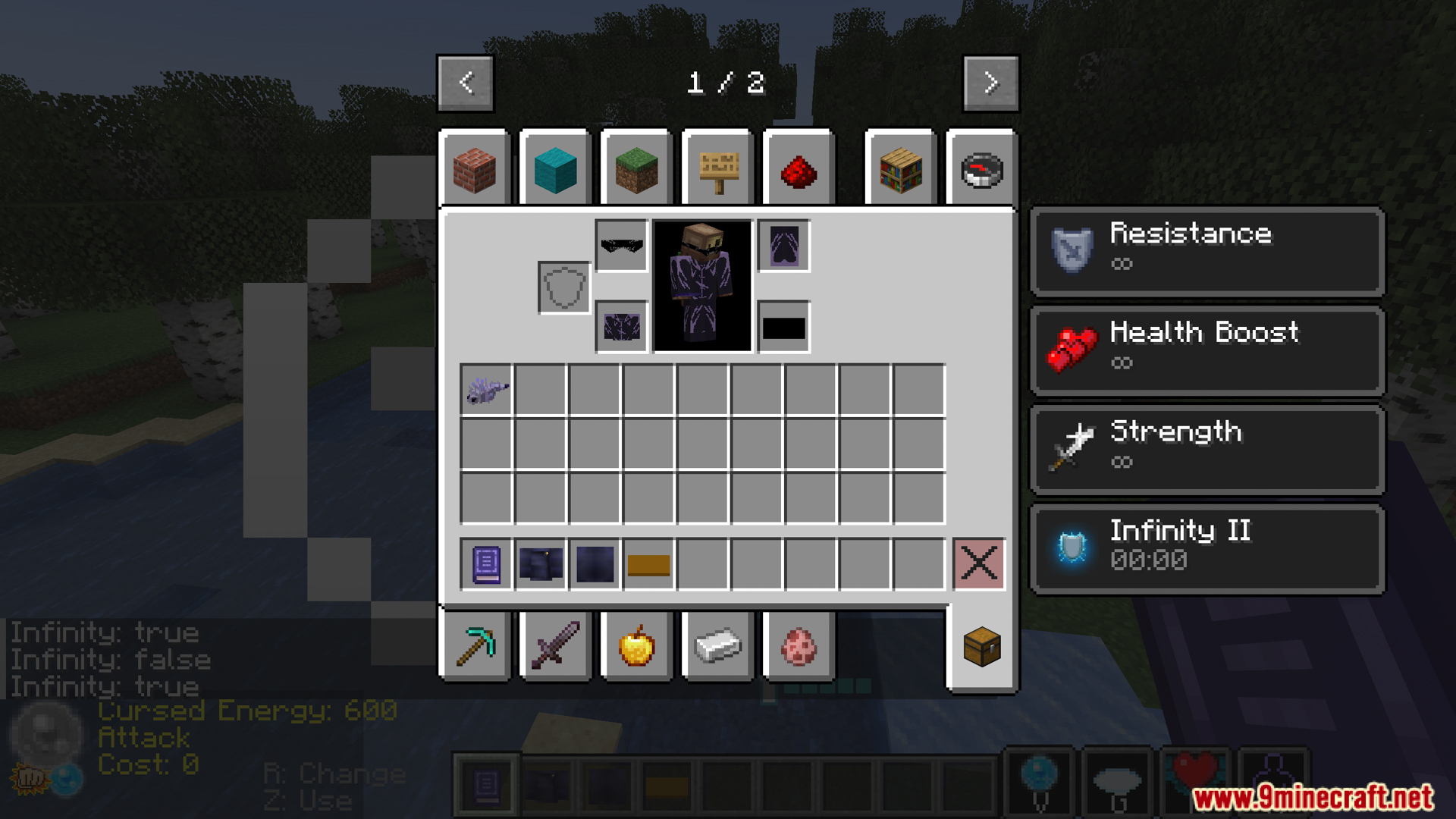Click the chest icon below the inventory
Viewport: 1456px width, 819px height.
pos(981,646)
